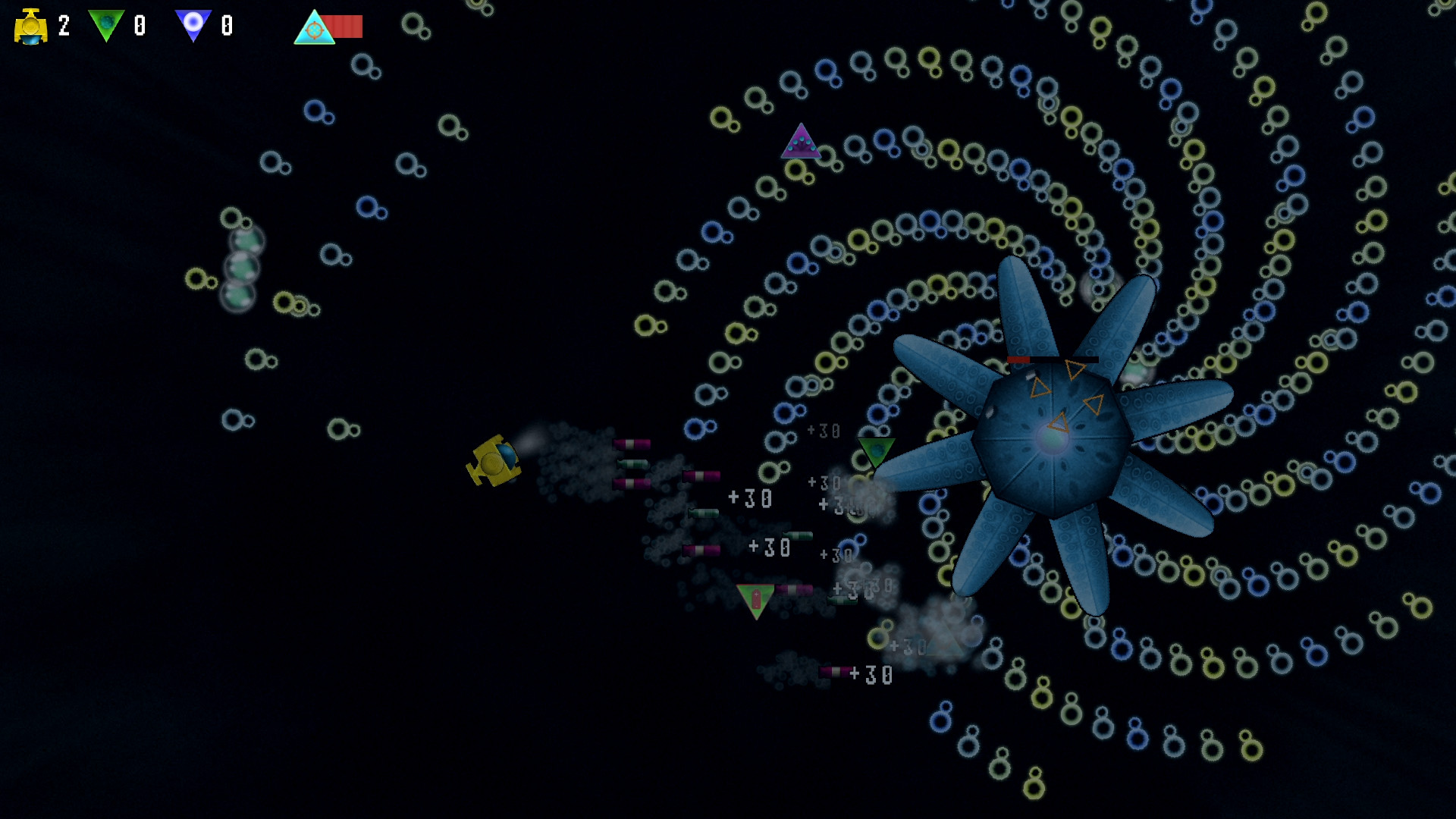This screenshot has height=819, width=1456.
Task: Select the blue orb triangle counter icon
Action: tap(196, 24)
